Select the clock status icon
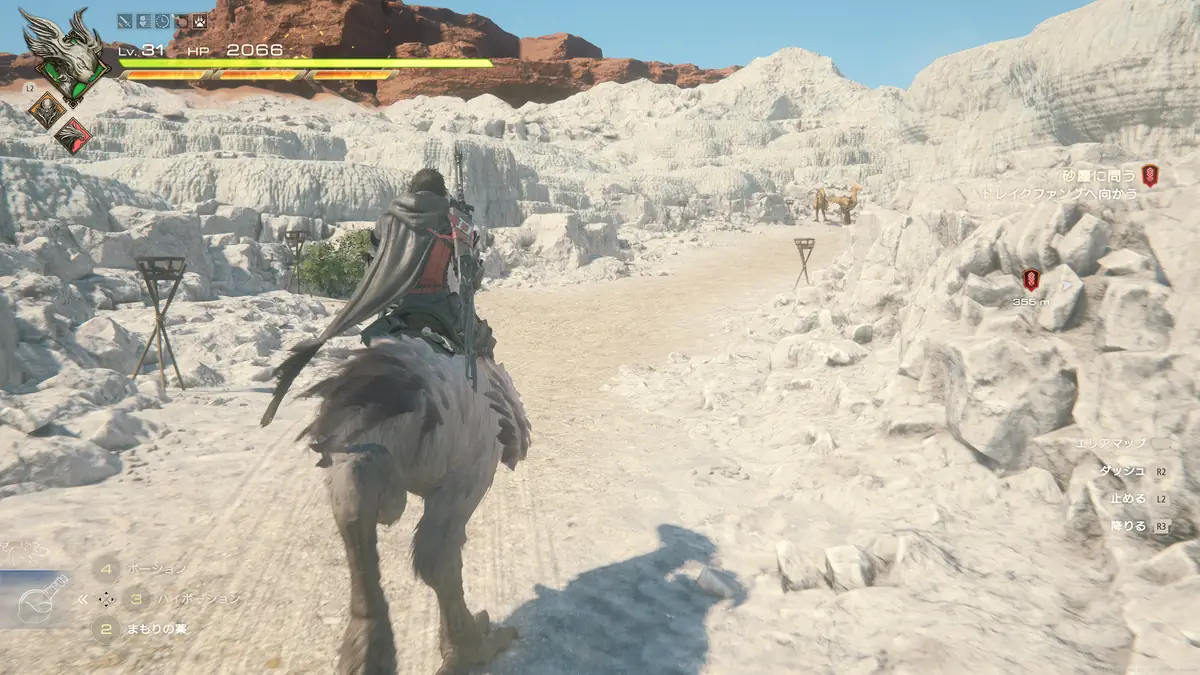 [162, 20]
